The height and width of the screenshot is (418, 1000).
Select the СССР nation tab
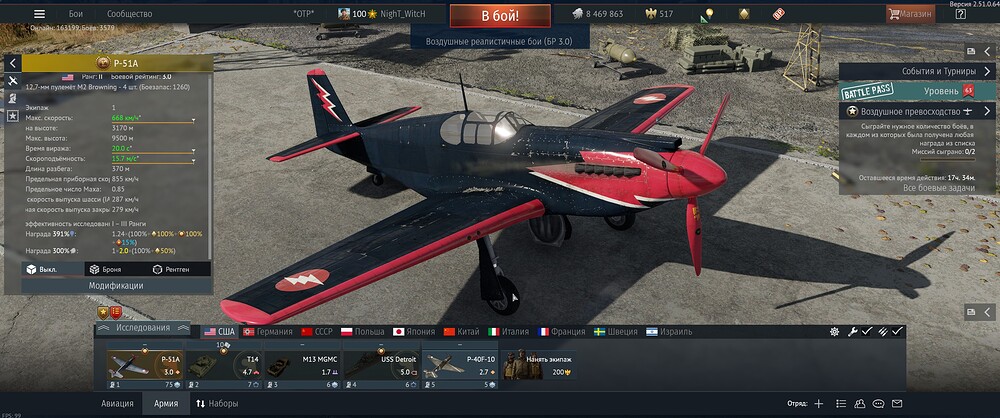[317, 331]
